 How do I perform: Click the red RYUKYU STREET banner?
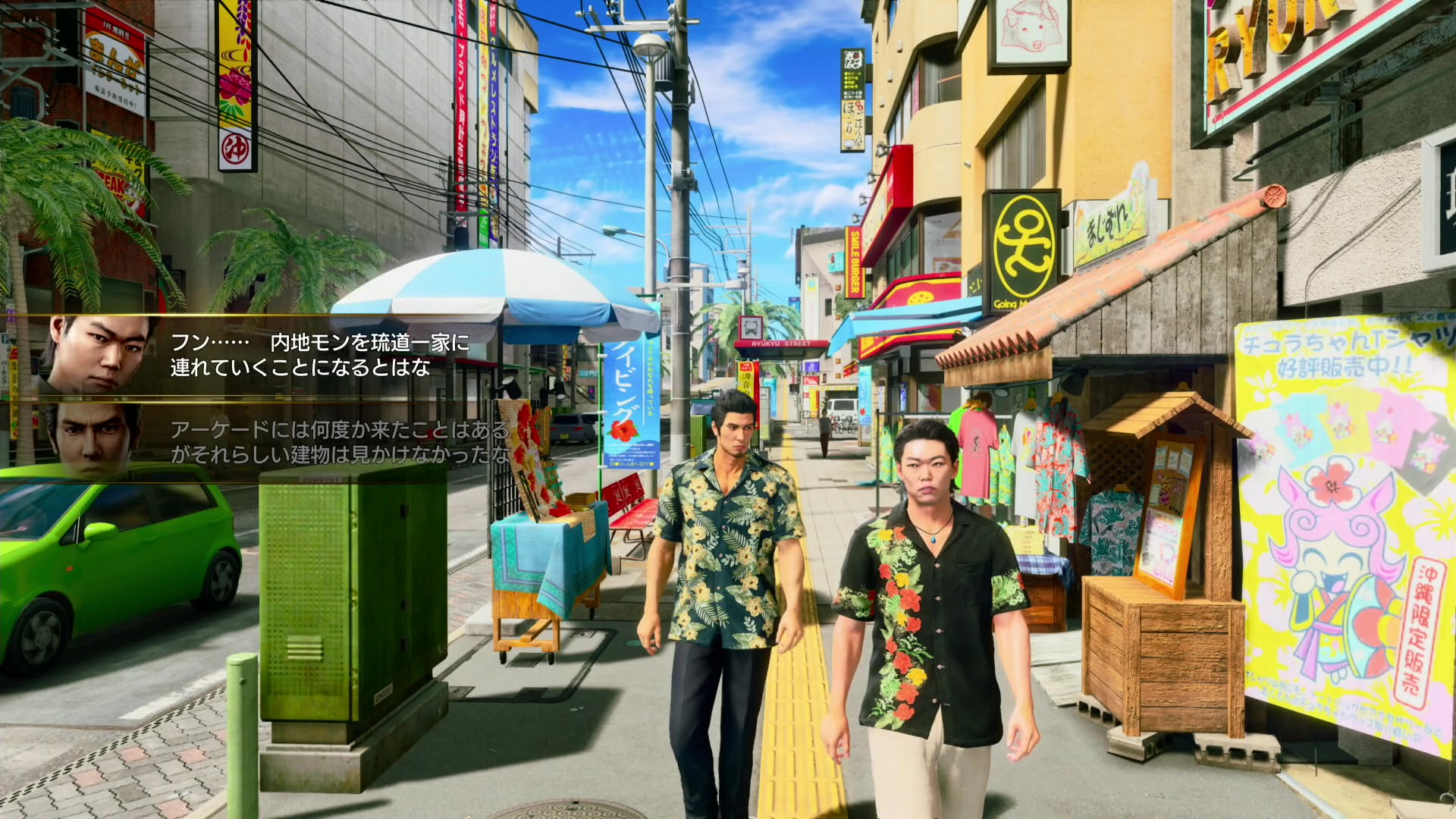tap(780, 342)
